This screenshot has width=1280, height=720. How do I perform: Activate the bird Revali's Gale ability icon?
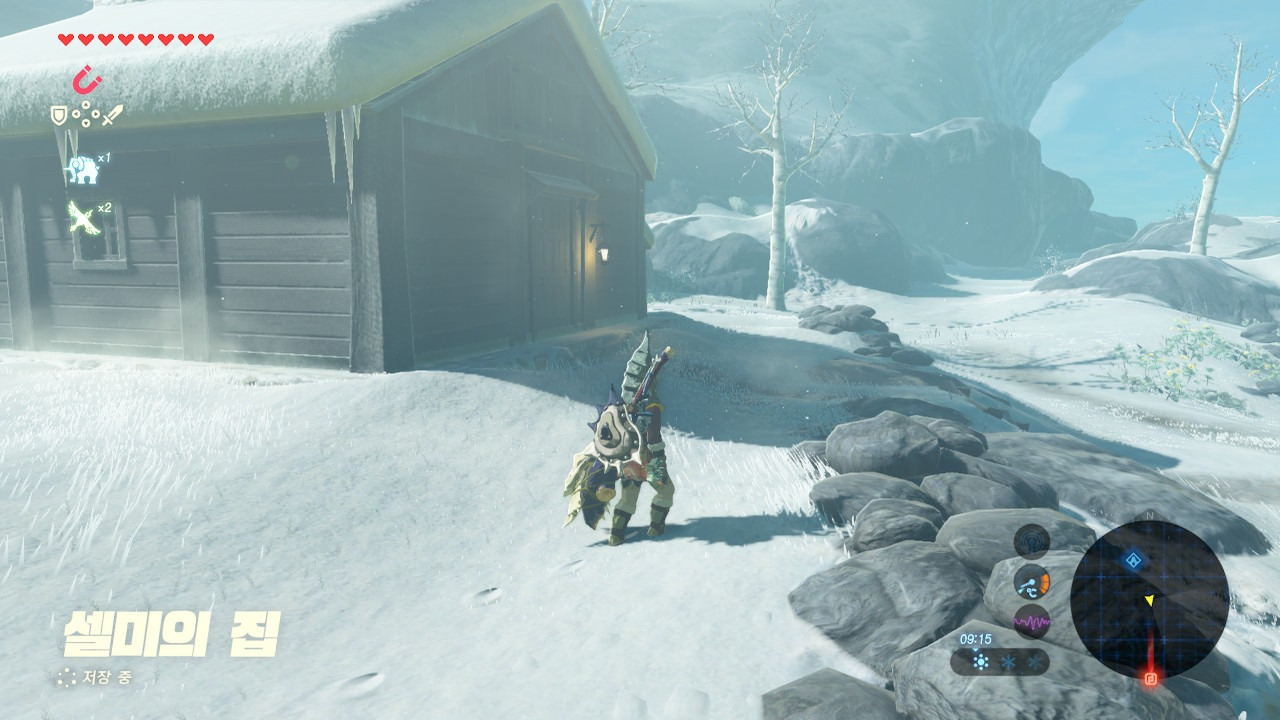(83, 219)
